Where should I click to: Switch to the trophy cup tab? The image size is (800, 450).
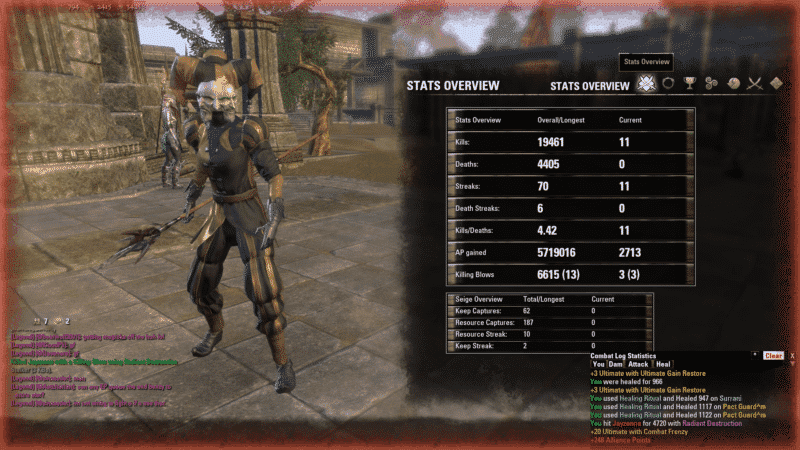tap(689, 85)
